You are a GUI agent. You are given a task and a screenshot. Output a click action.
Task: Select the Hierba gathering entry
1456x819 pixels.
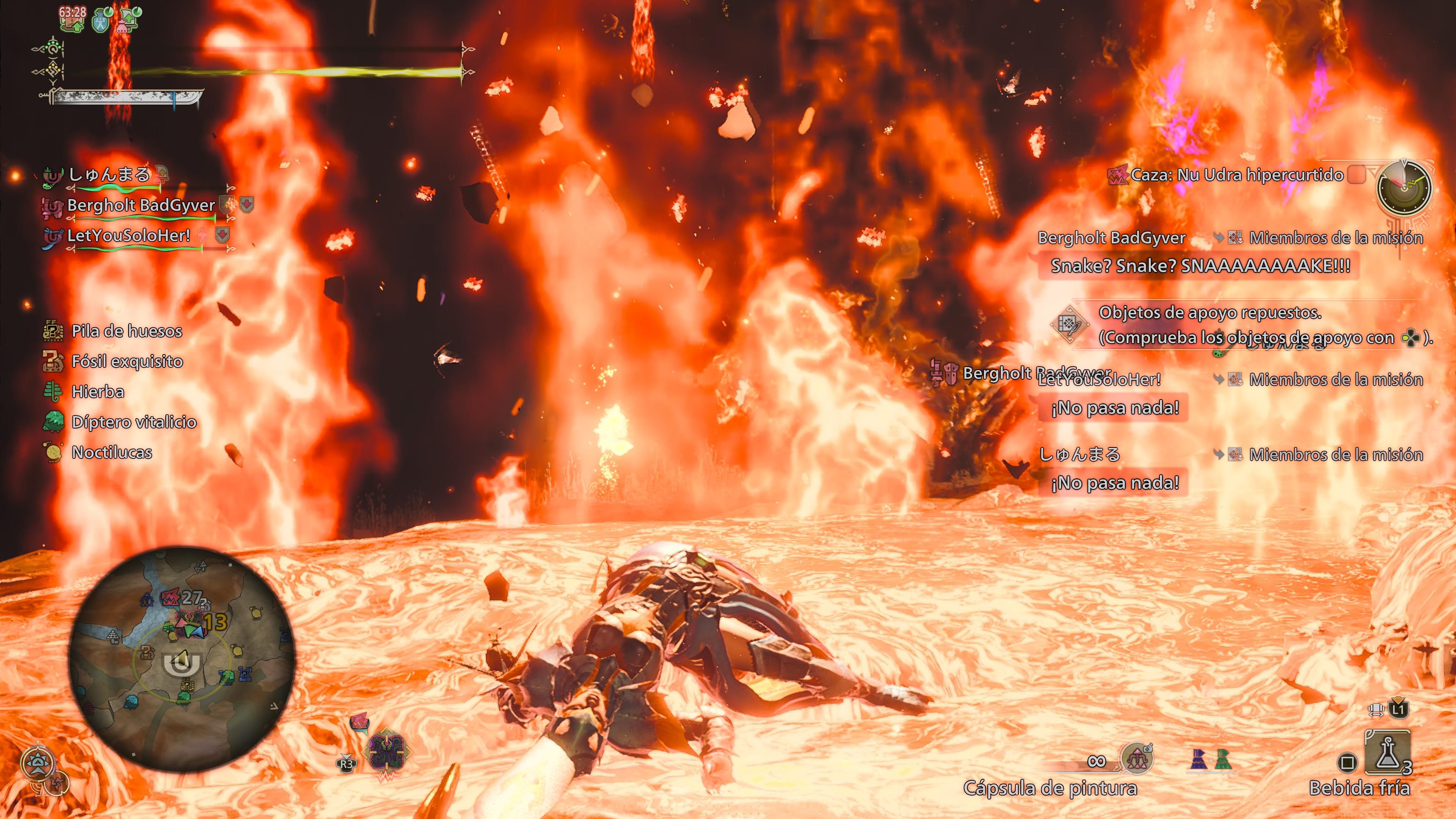pyautogui.click(x=97, y=392)
